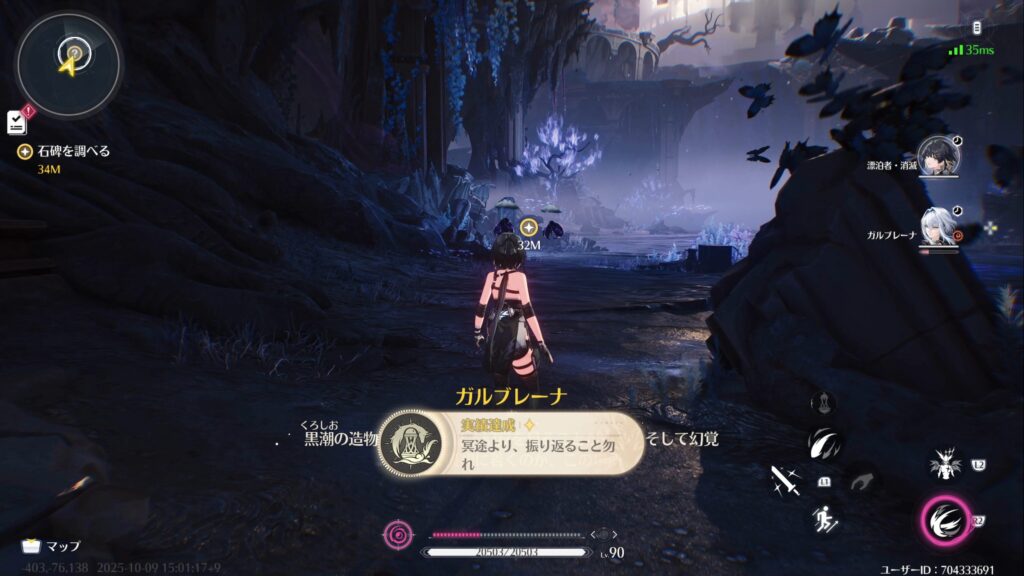
Task: Select the dim lantern-shaped utility icon
Action: tap(824, 401)
